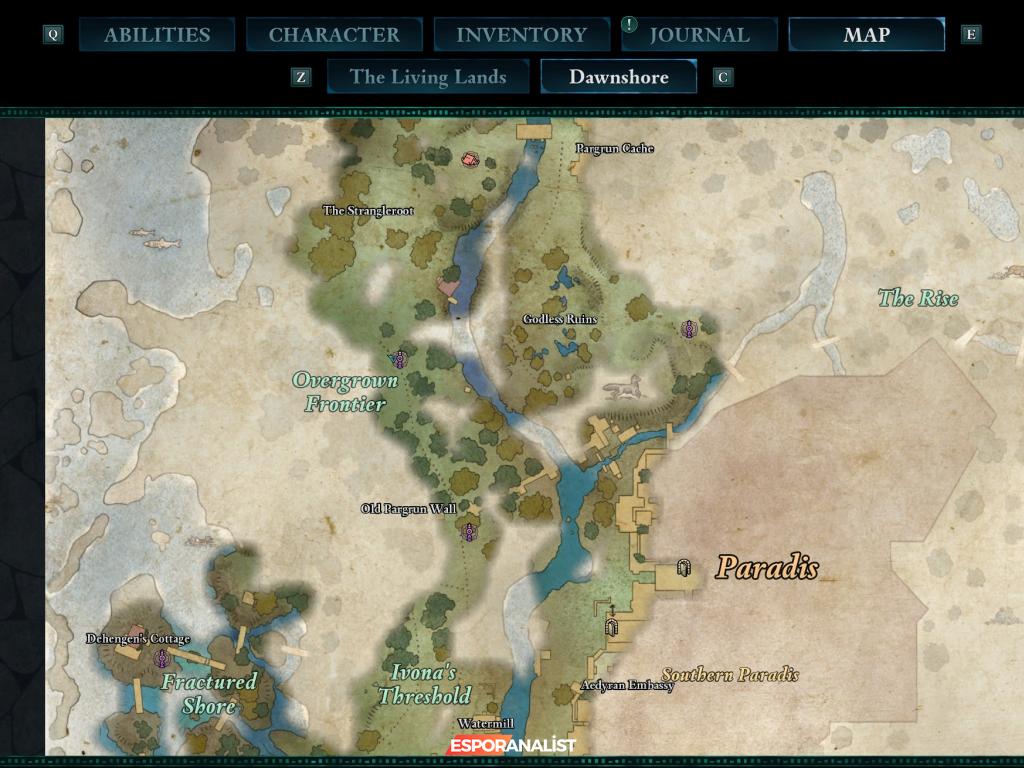The image size is (1024, 768).
Task: Click the red camp marker near Pargrun Cache
Action: (470, 158)
